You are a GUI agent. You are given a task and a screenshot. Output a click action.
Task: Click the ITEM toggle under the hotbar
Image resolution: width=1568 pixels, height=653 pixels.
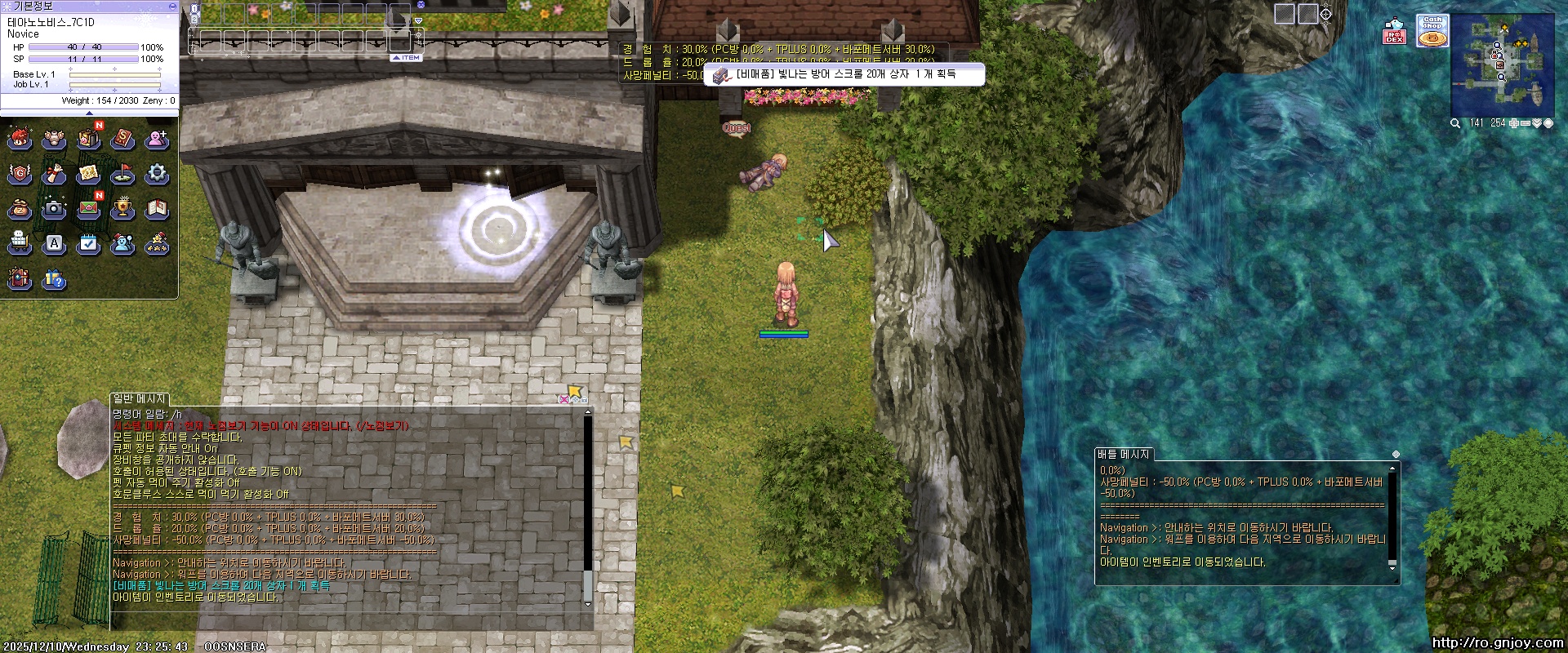tap(406, 58)
